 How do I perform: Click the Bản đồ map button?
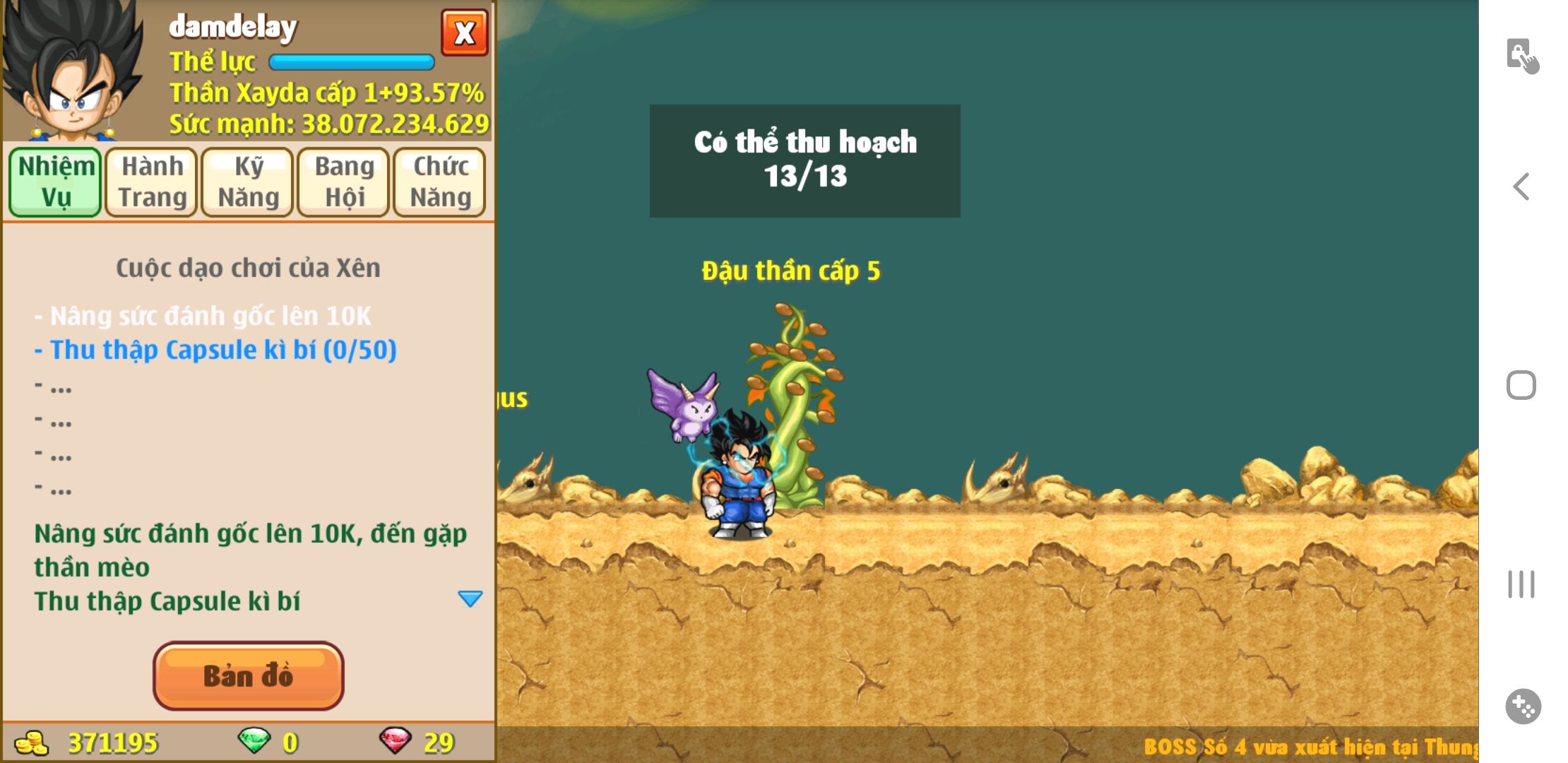pos(248,675)
